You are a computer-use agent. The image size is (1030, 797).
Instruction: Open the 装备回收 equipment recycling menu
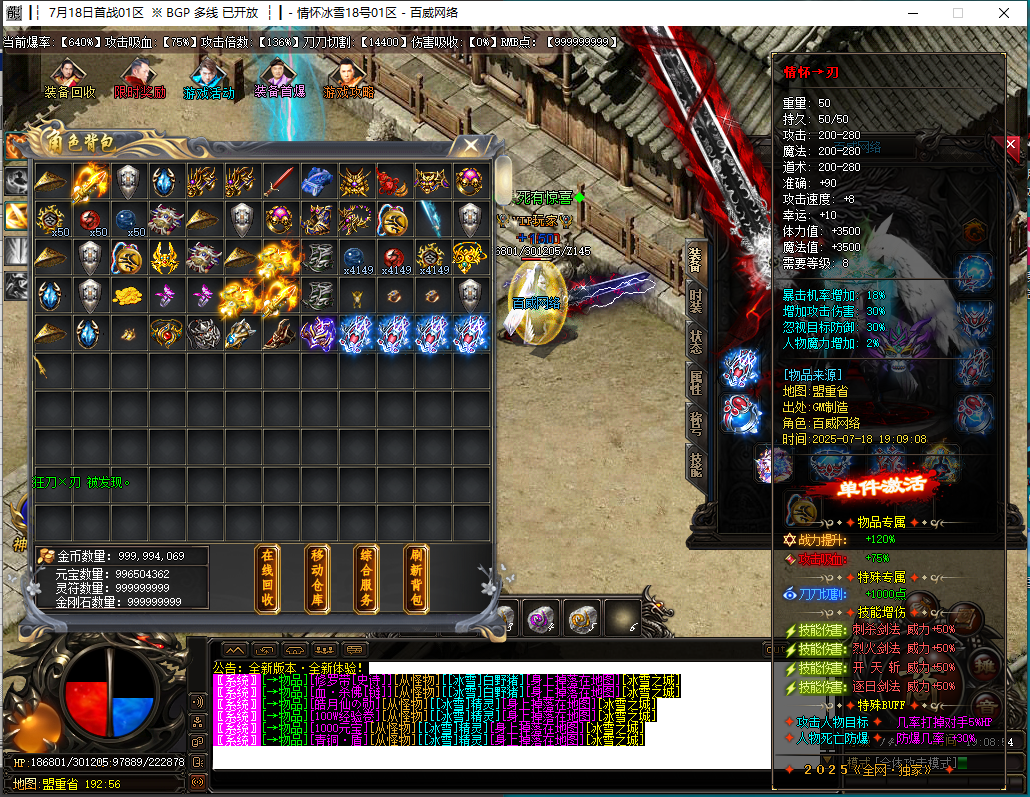point(69,78)
